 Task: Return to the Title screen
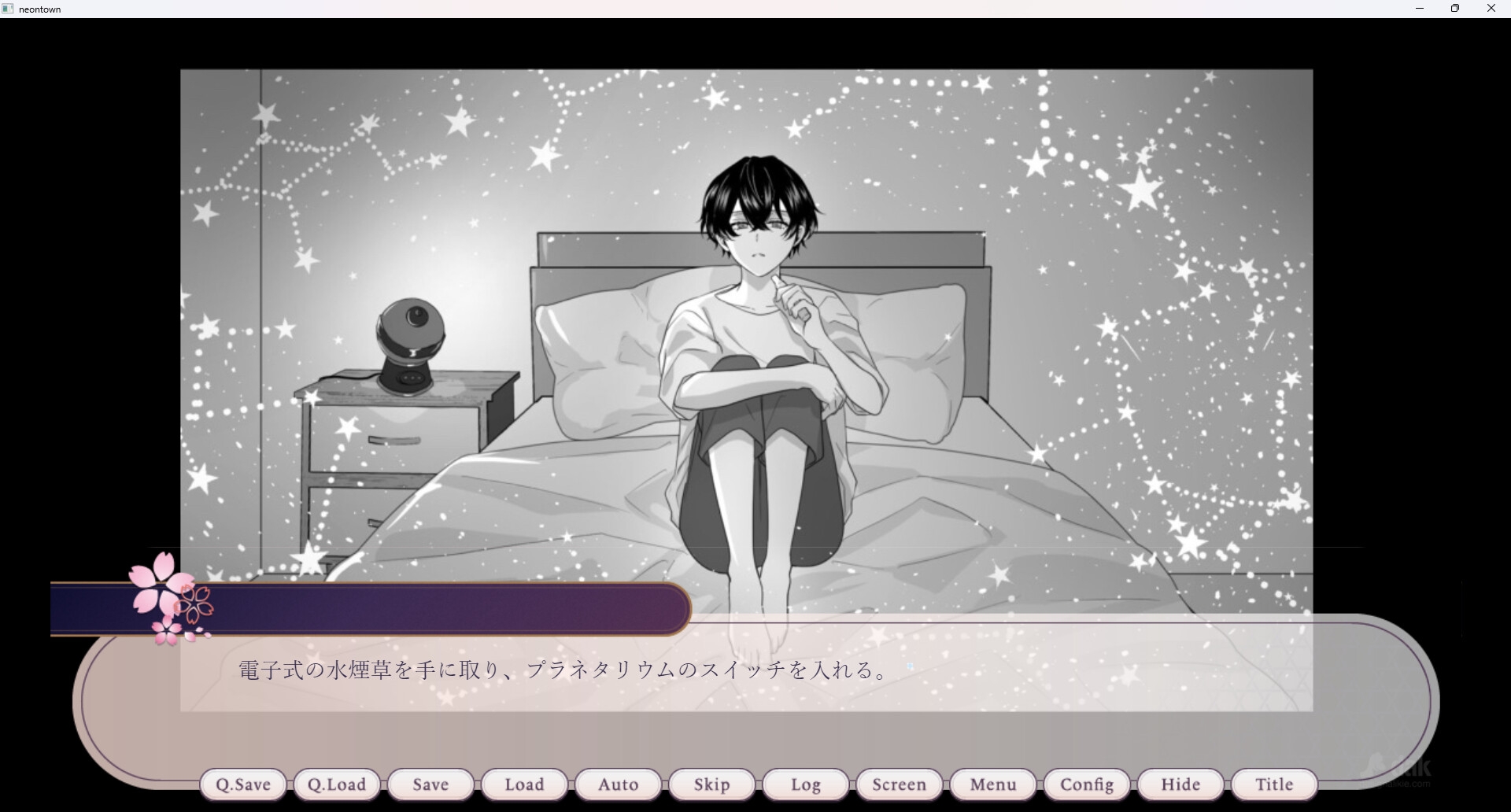pos(1273,784)
